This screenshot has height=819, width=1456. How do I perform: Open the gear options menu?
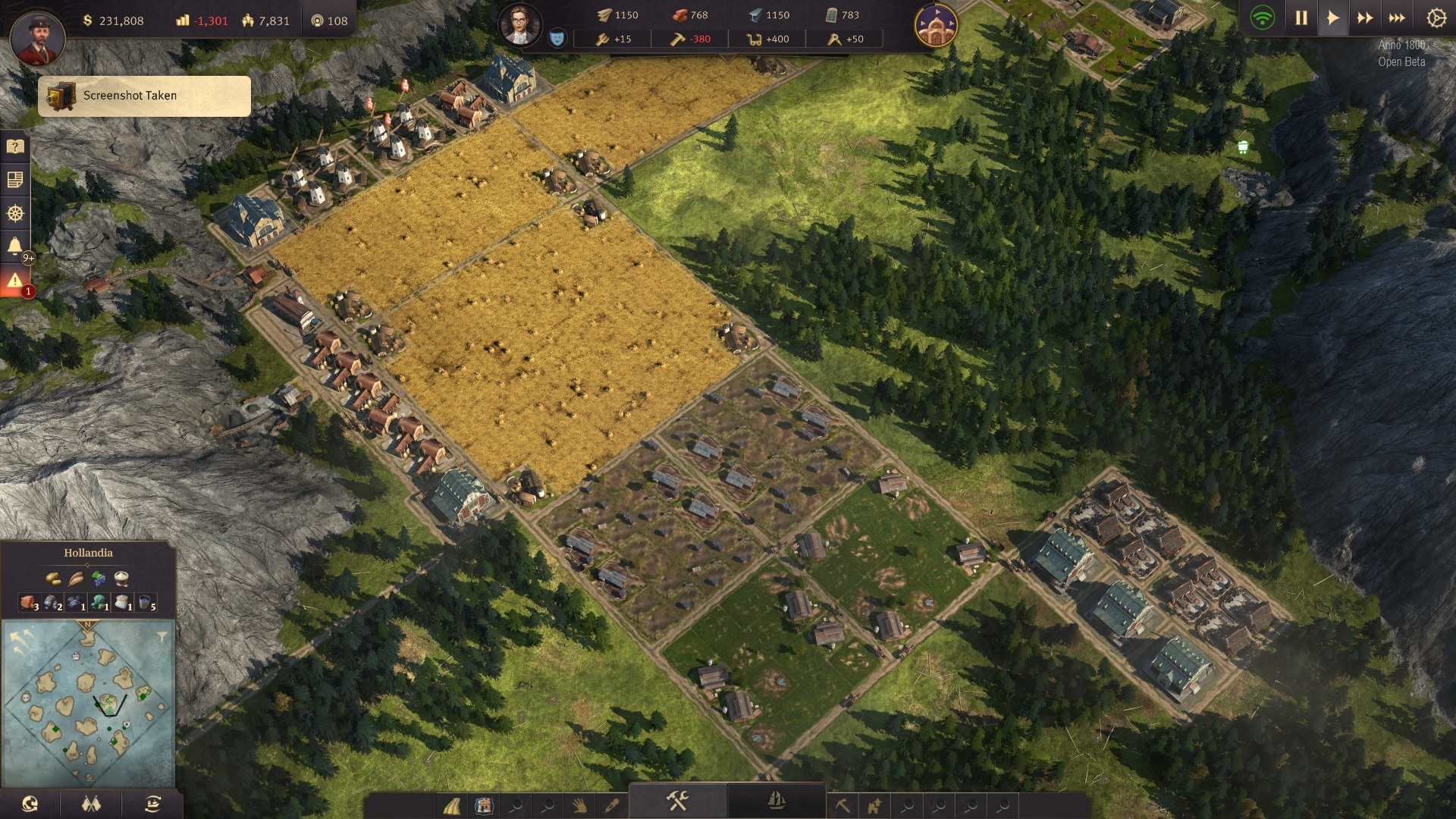[1436, 18]
